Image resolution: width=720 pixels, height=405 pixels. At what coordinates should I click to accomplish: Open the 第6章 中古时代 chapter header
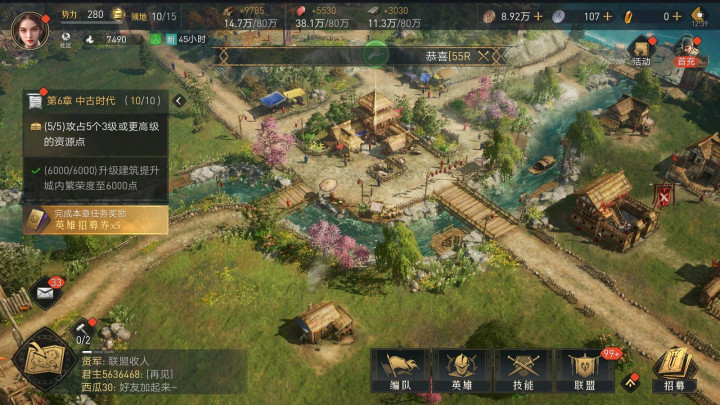pyautogui.click(x=95, y=101)
